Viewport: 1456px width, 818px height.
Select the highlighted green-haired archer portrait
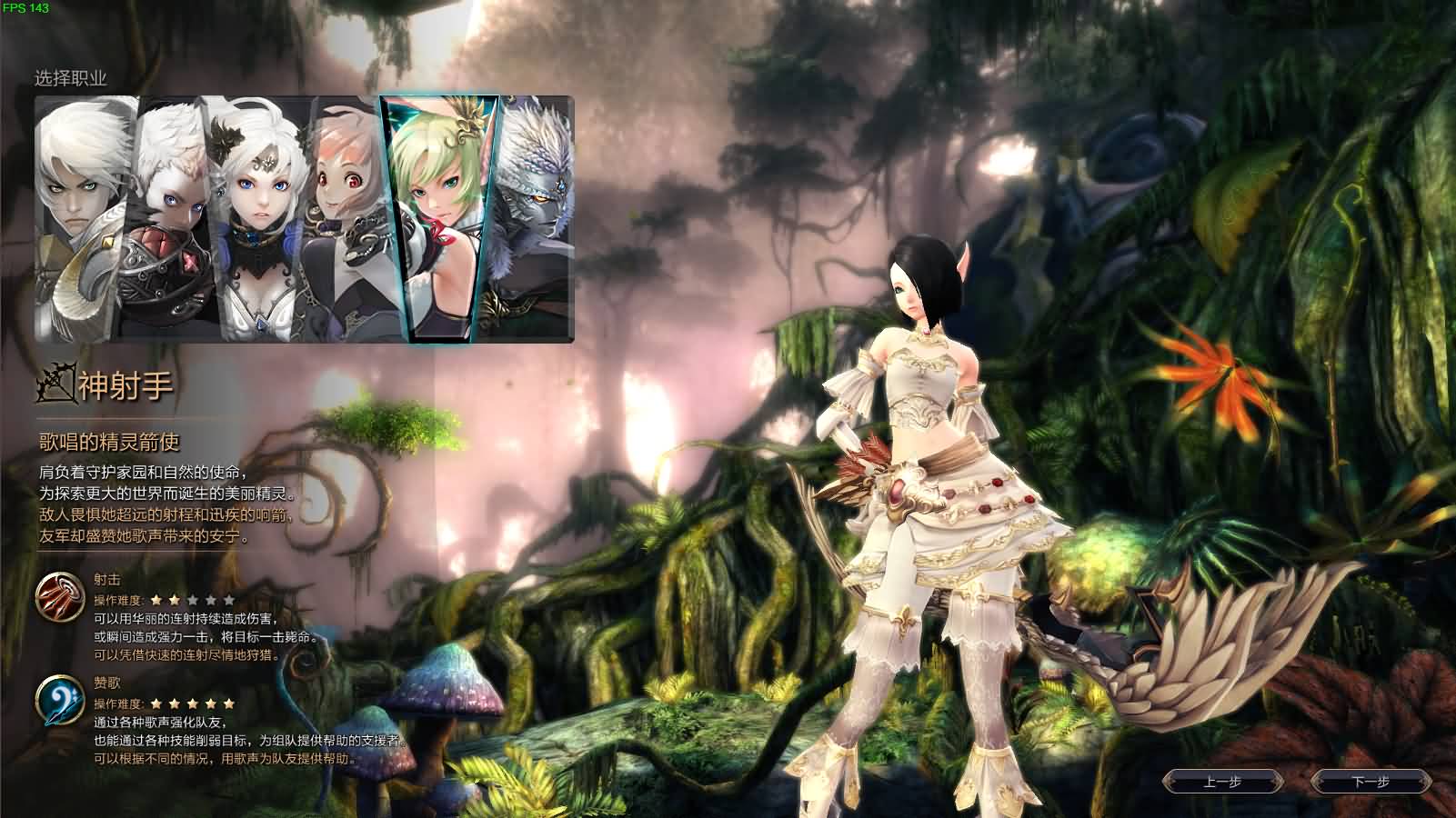click(x=439, y=209)
